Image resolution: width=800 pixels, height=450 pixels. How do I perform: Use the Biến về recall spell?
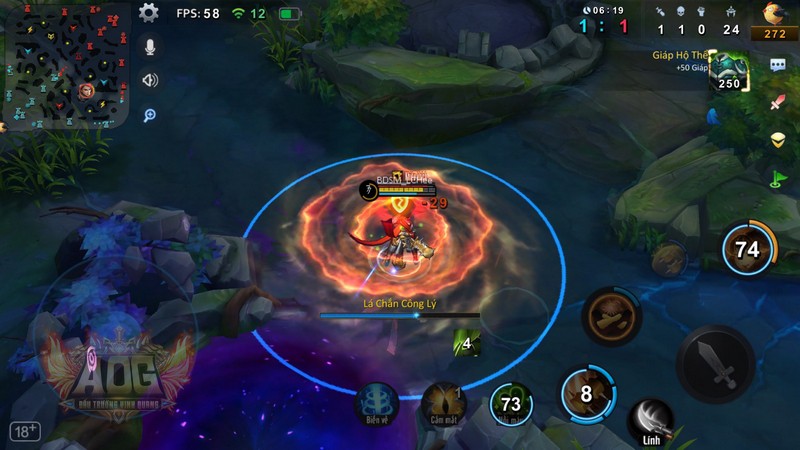[378, 402]
